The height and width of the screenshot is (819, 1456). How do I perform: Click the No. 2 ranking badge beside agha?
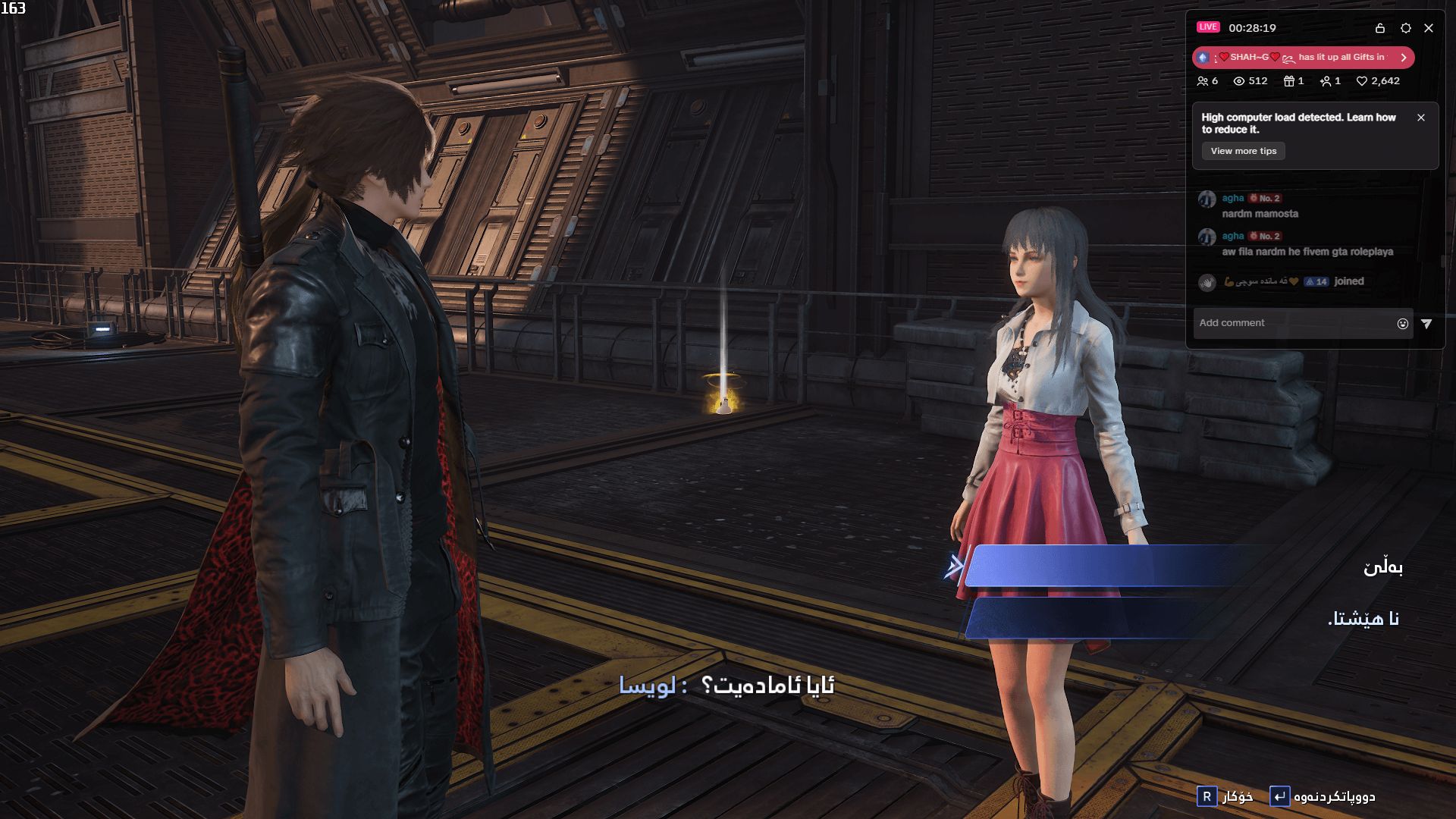pyautogui.click(x=1264, y=199)
